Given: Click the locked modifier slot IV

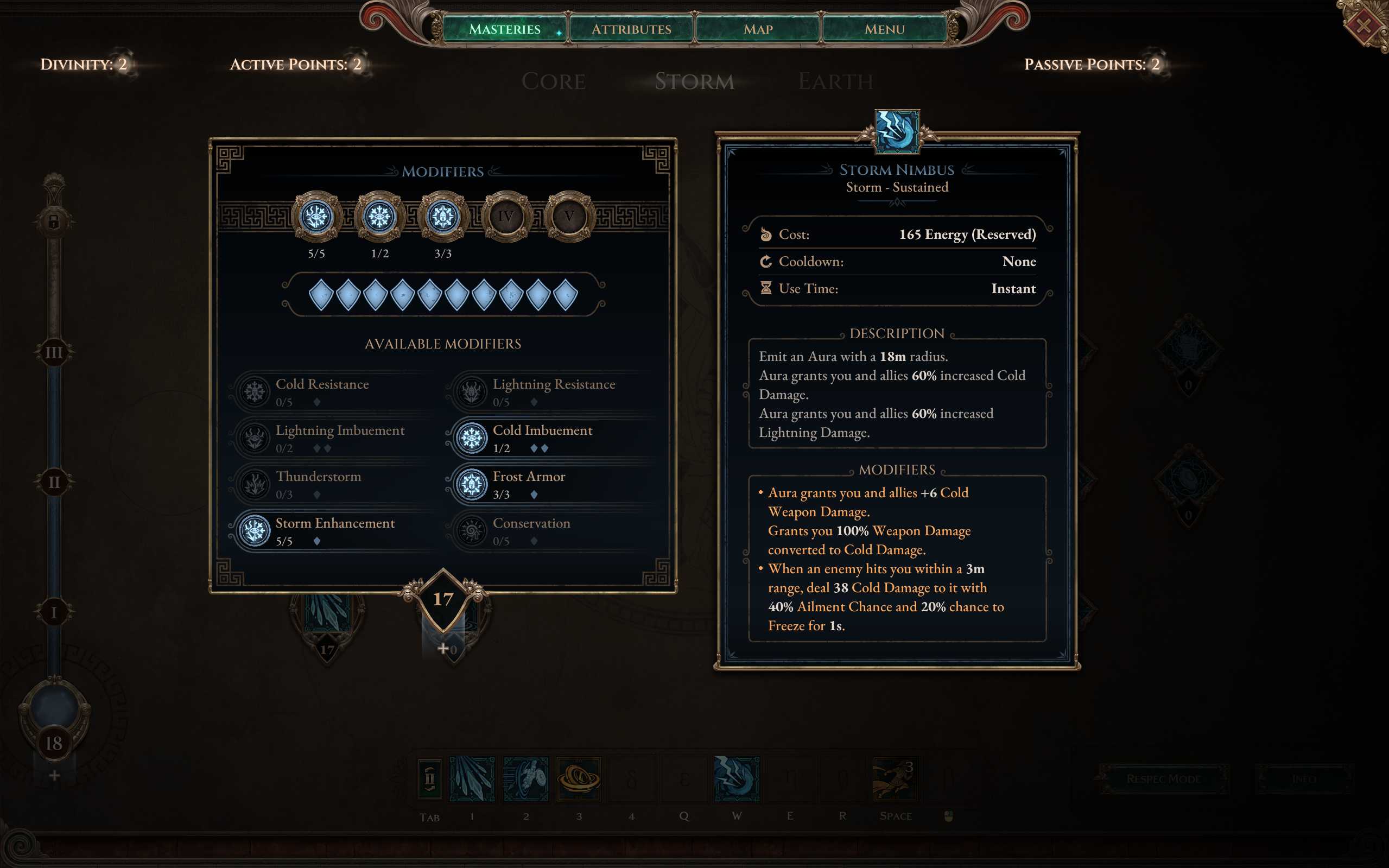Looking at the screenshot, I should click(506, 217).
